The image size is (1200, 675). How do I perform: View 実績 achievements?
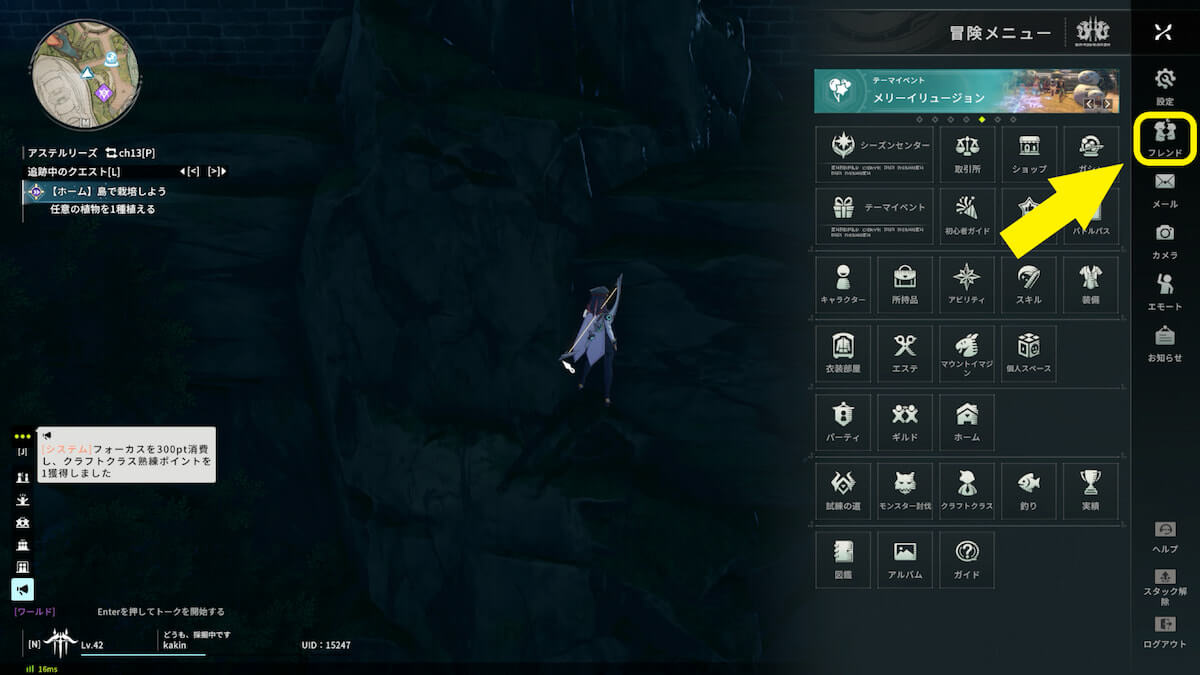coord(1090,491)
